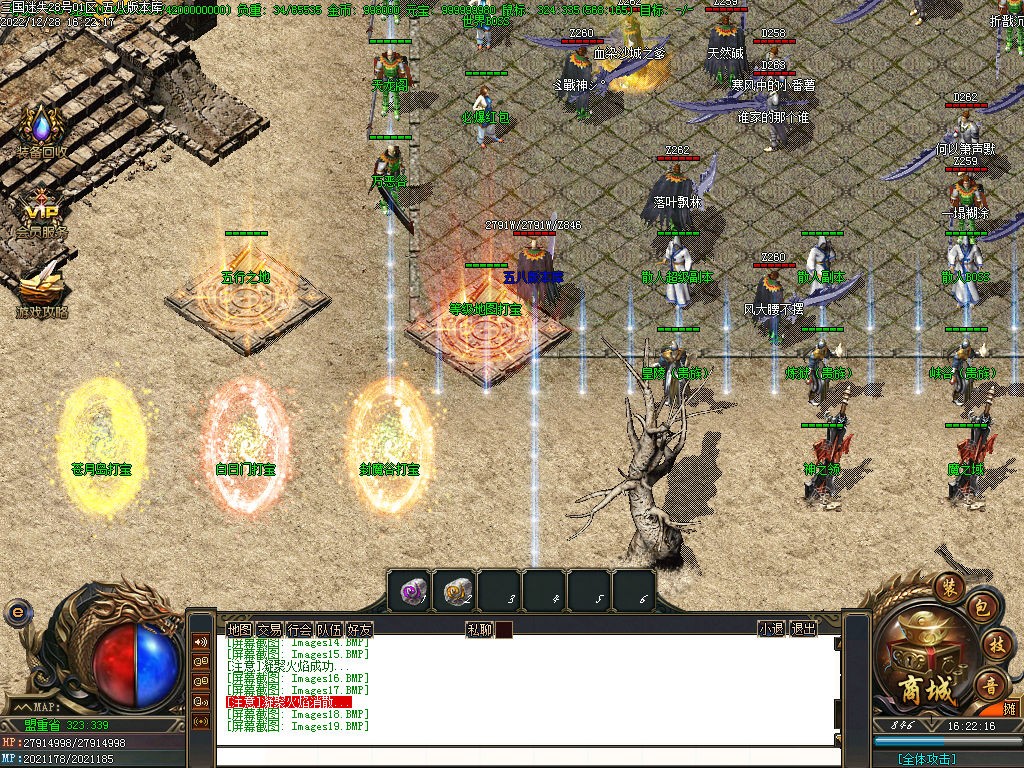Toggle the 音 sound button
The image size is (1024, 768).
[991, 685]
